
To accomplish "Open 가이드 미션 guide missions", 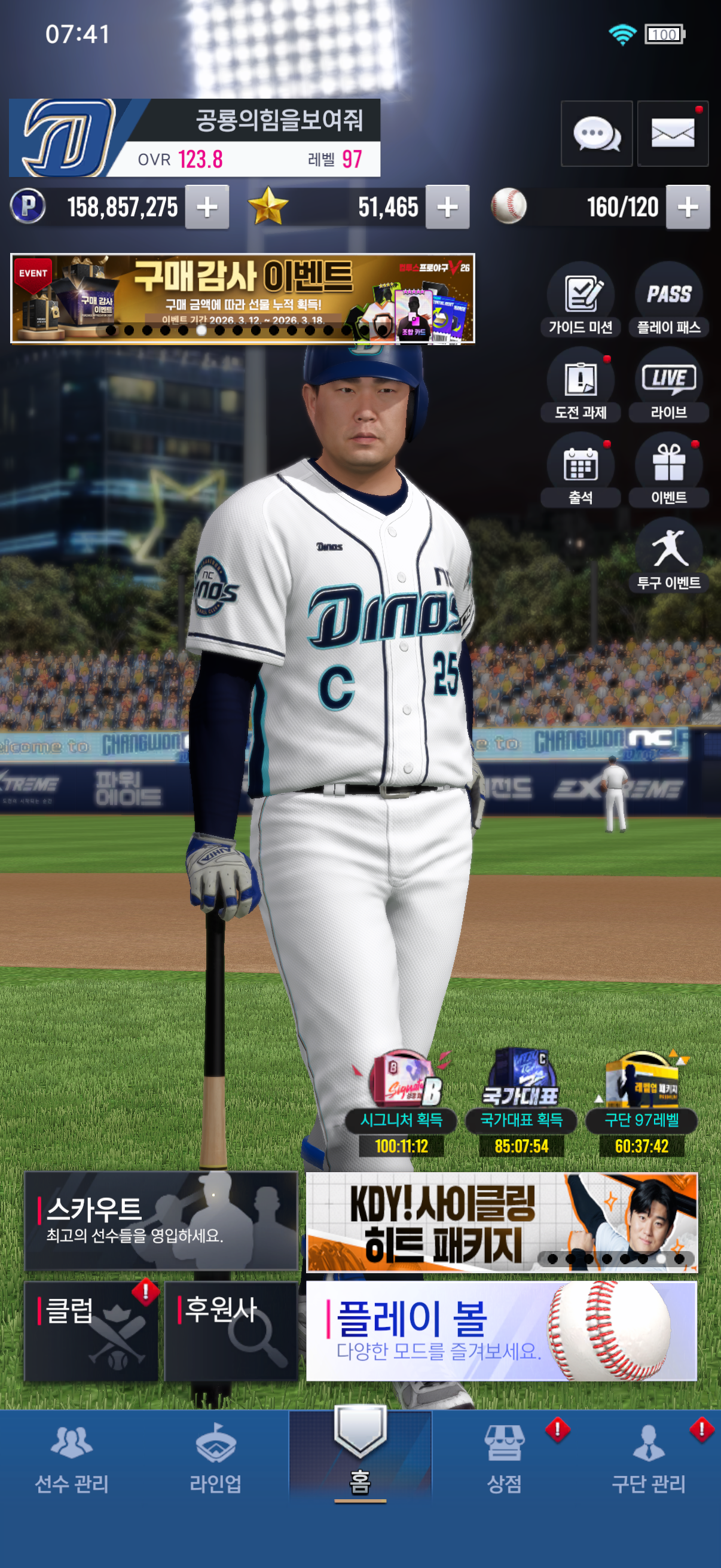I will [x=581, y=300].
